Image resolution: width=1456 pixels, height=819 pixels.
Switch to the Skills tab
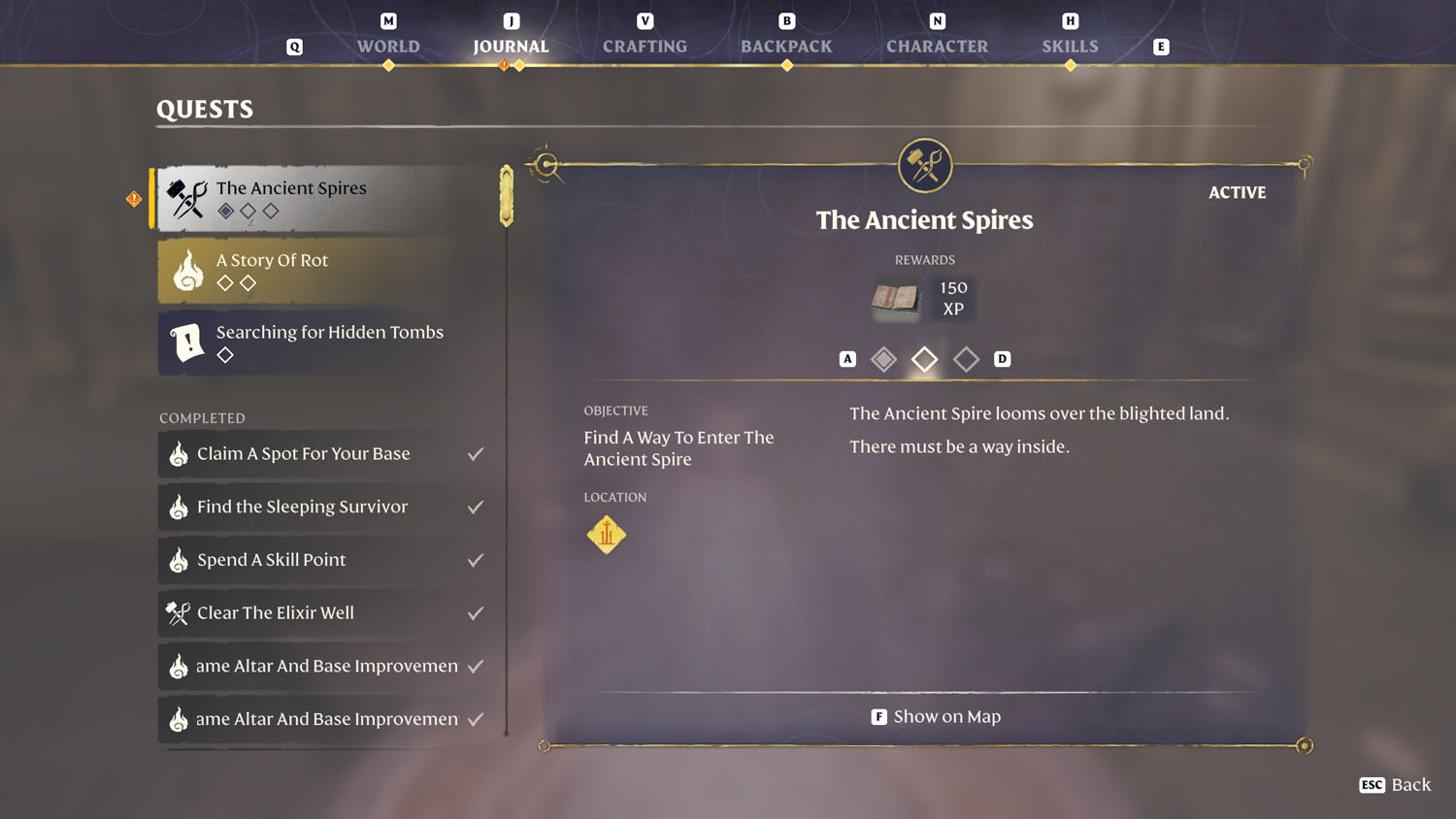point(1070,46)
